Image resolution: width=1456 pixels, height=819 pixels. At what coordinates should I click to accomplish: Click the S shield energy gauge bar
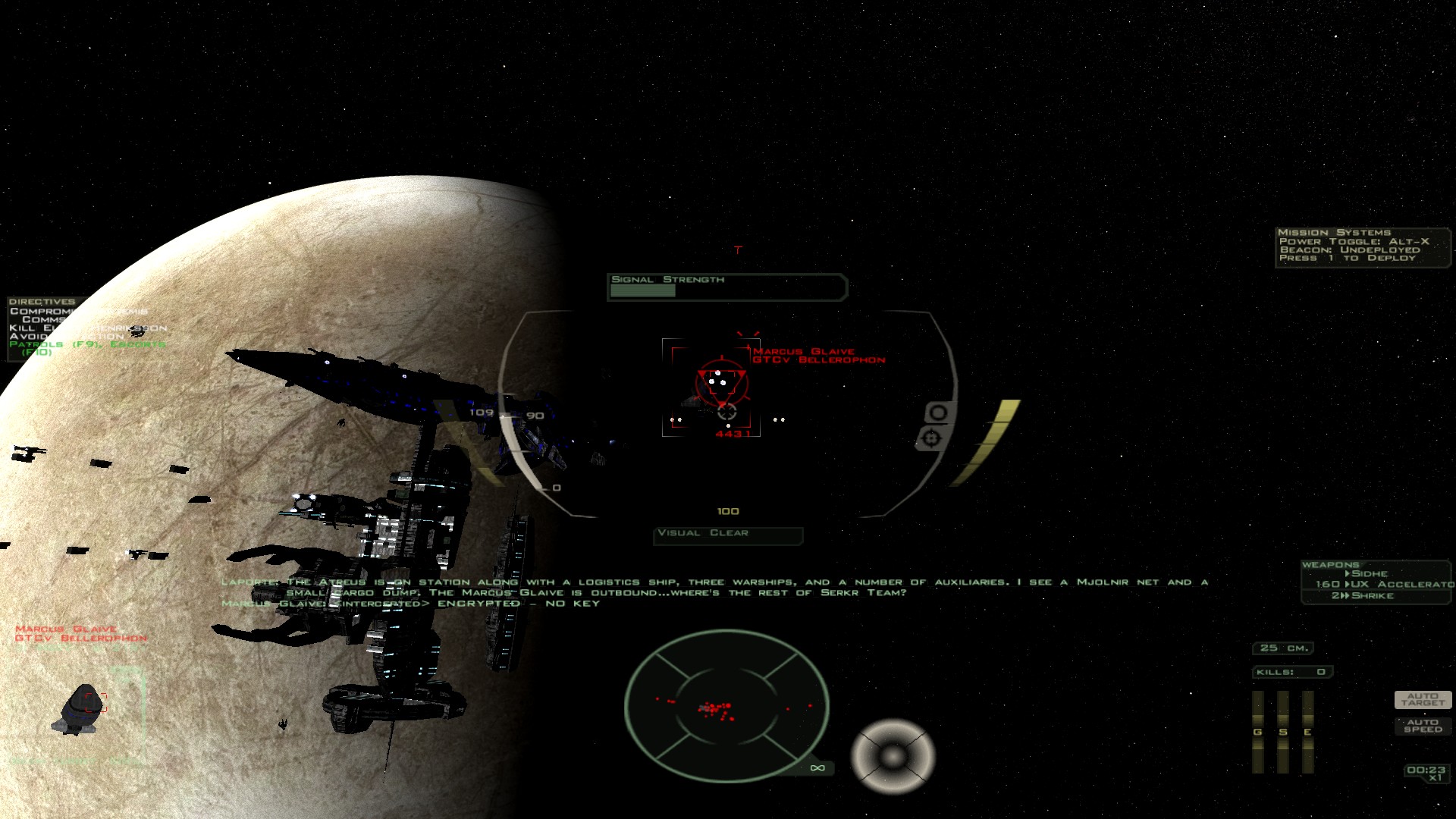pyautogui.click(x=1283, y=731)
